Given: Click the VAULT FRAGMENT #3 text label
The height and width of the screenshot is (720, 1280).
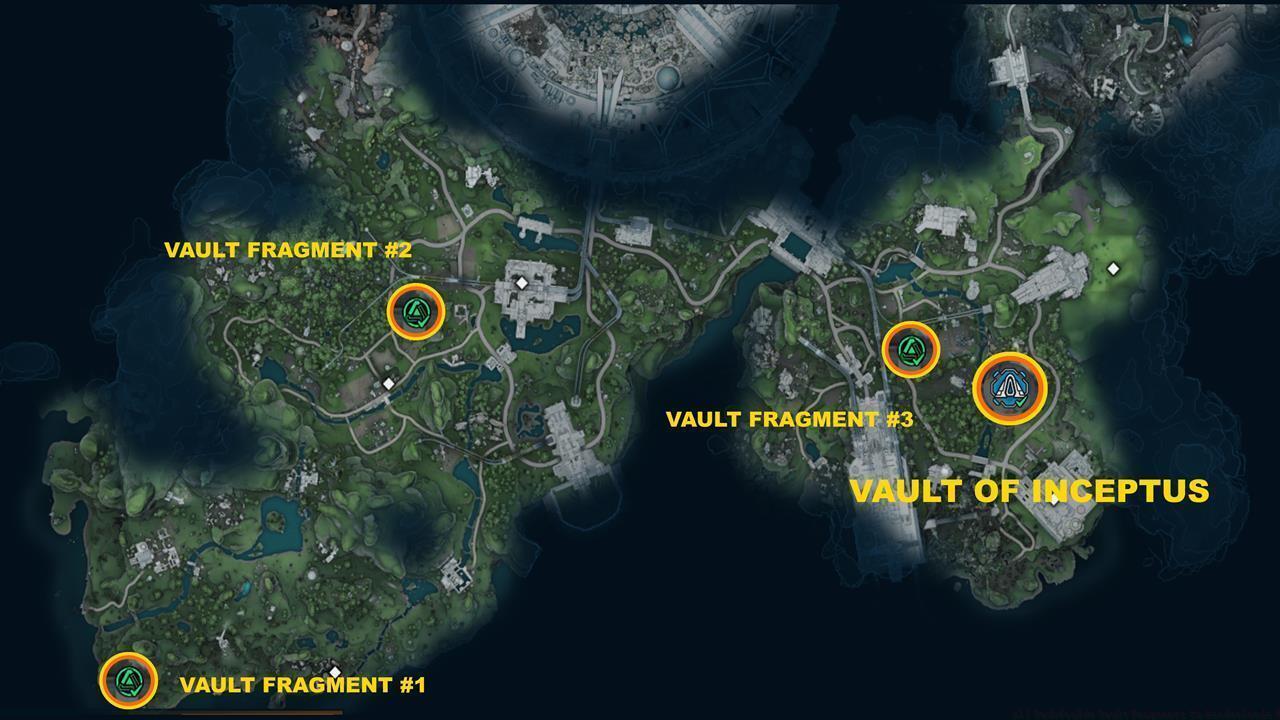Looking at the screenshot, I should coord(790,419).
